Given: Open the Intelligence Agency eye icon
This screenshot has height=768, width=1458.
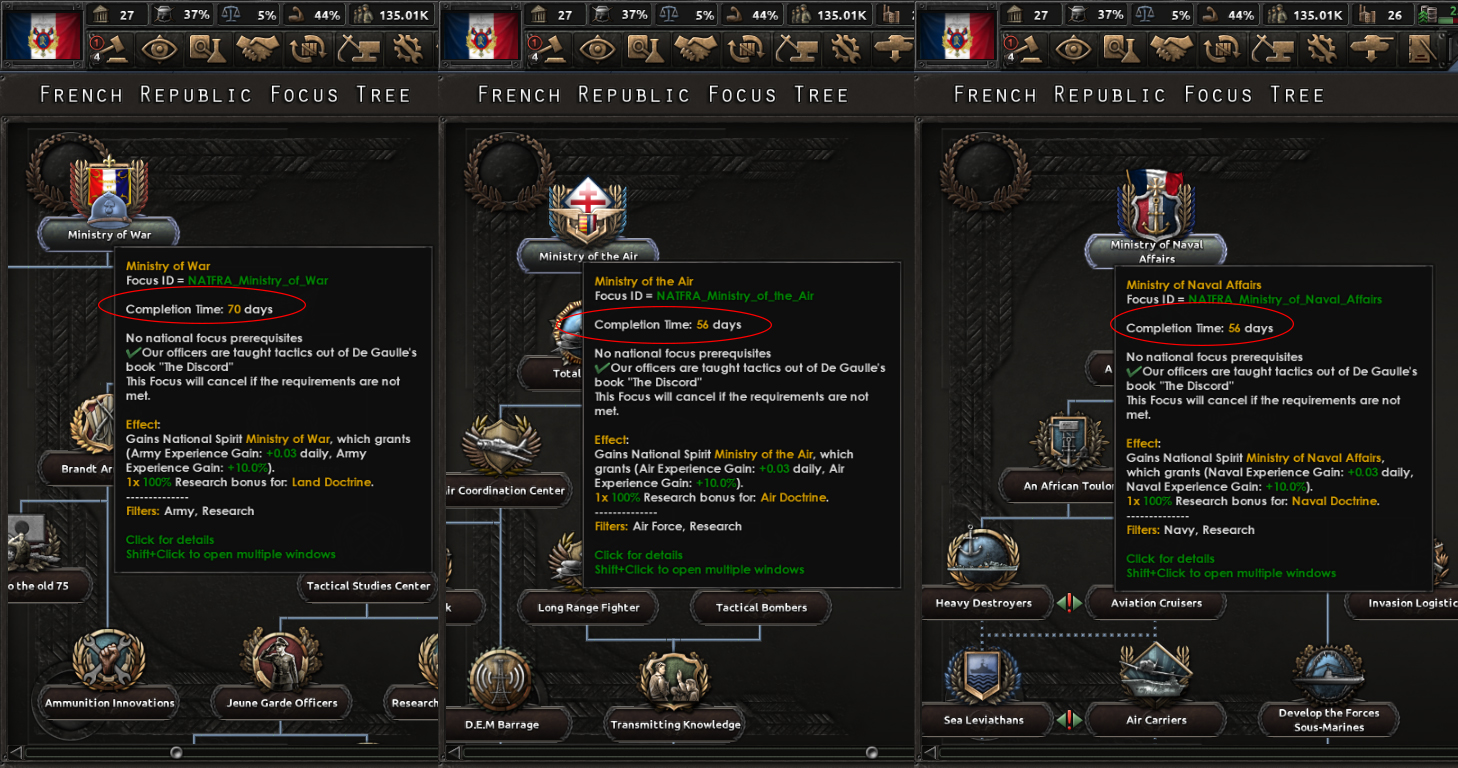Looking at the screenshot, I should 1073,47.
